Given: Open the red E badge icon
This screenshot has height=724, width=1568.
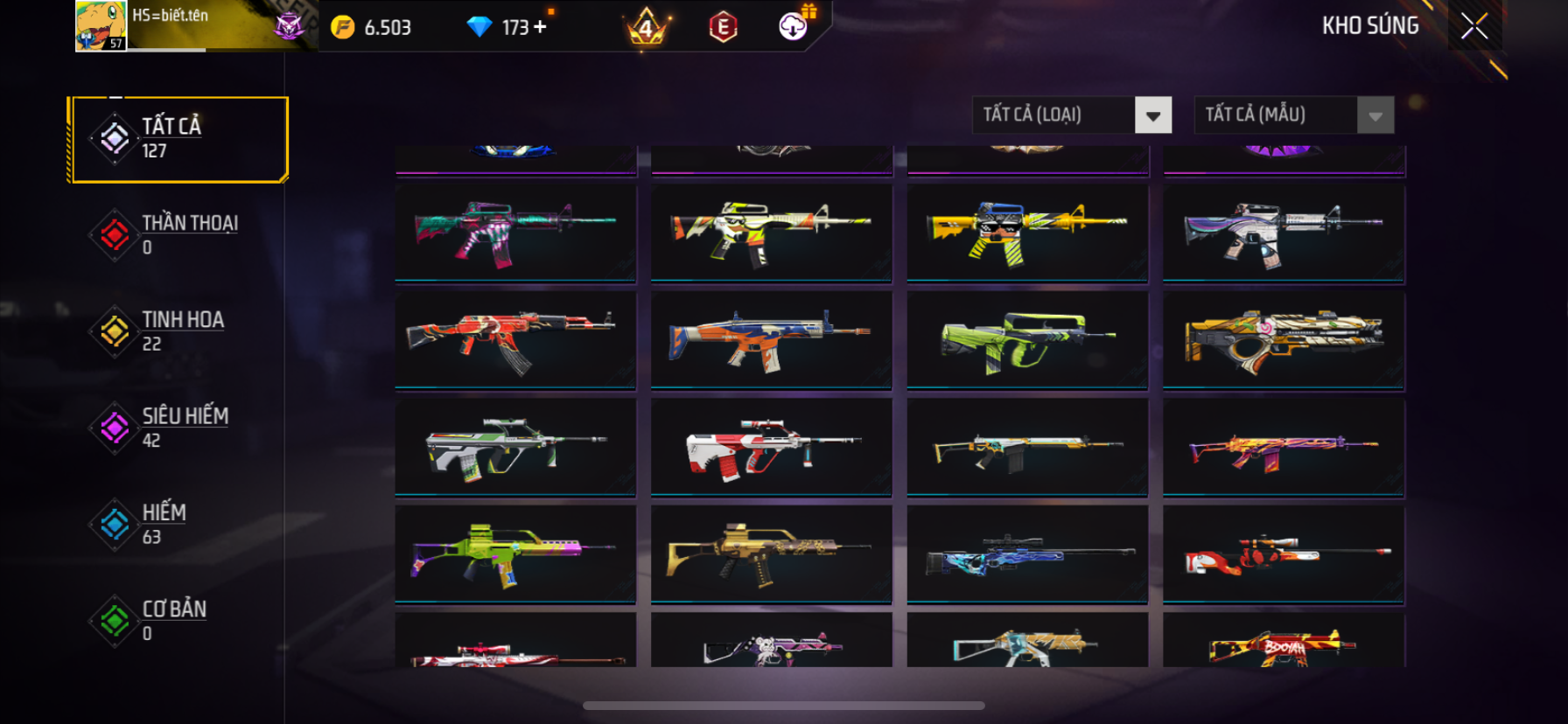Looking at the screenshot, I should 723,27.
